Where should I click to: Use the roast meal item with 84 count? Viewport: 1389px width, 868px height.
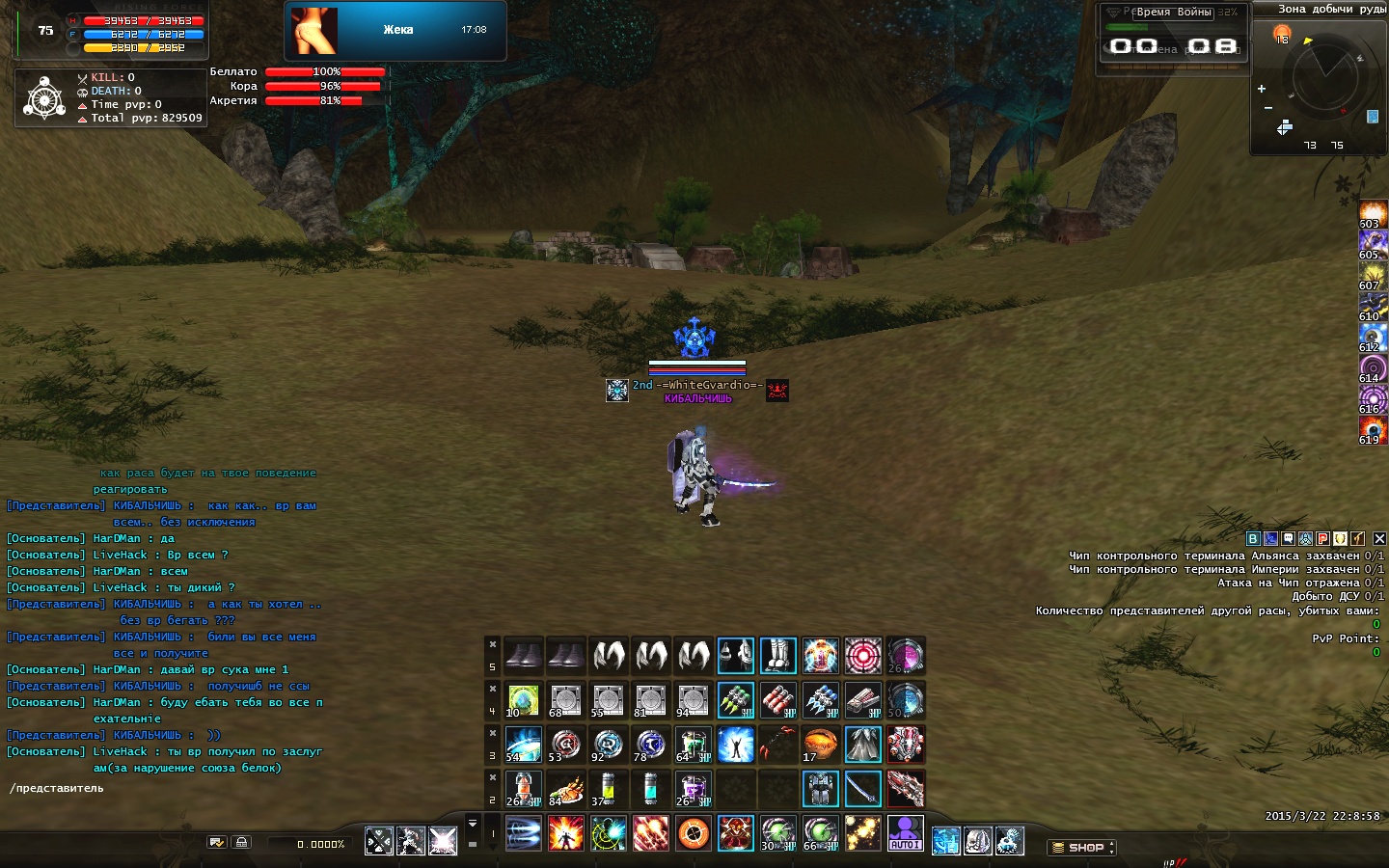click(565, 789)
